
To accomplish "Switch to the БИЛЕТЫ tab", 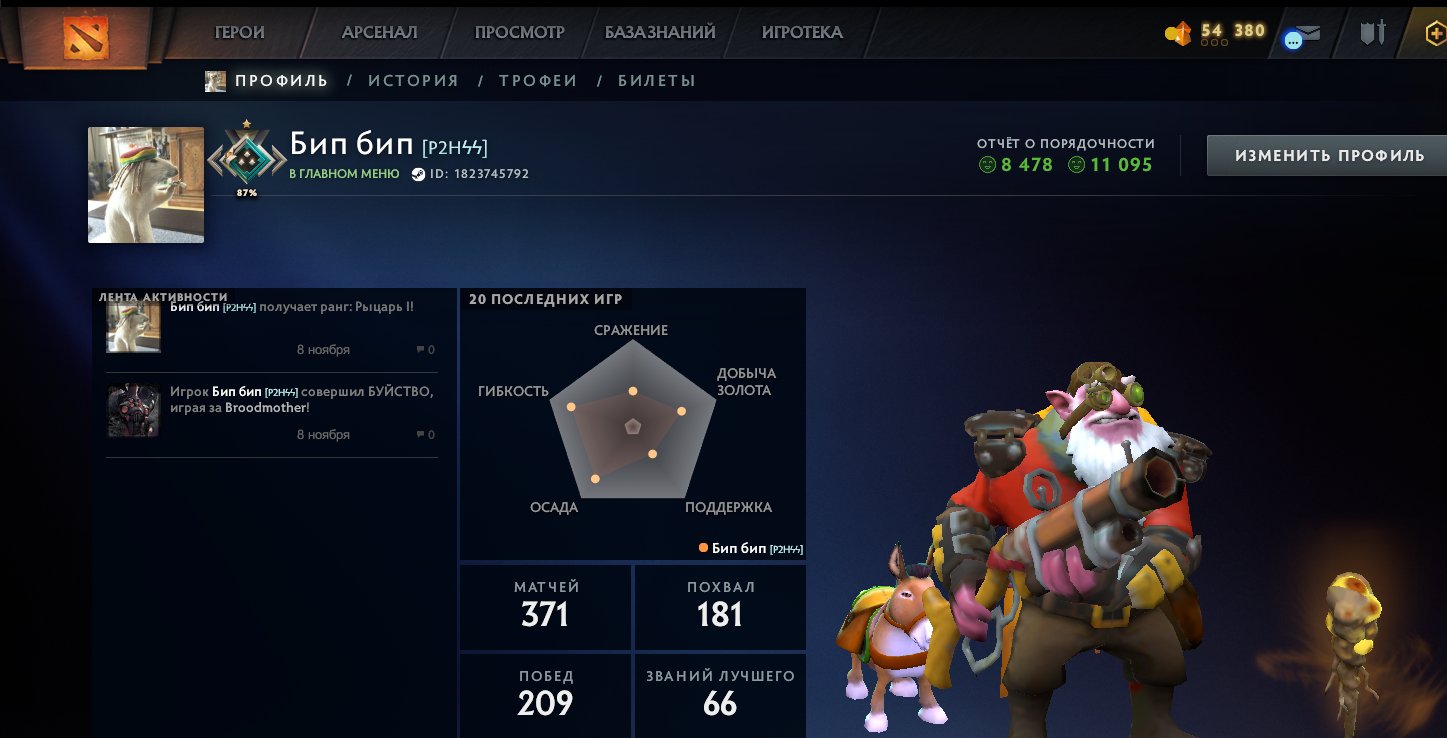I will [657, 80].
